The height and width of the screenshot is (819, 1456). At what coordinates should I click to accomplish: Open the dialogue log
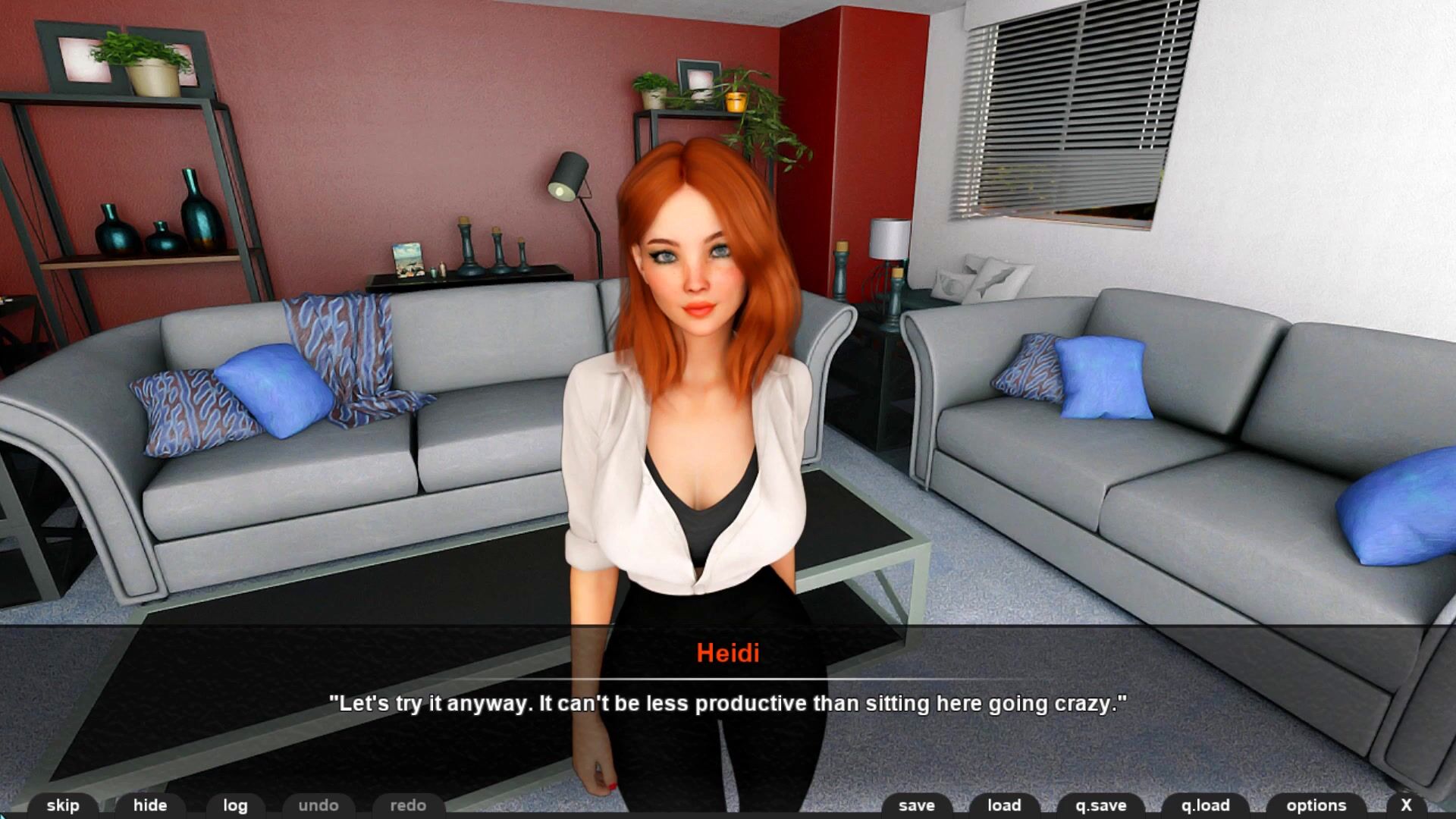point(235,805)
